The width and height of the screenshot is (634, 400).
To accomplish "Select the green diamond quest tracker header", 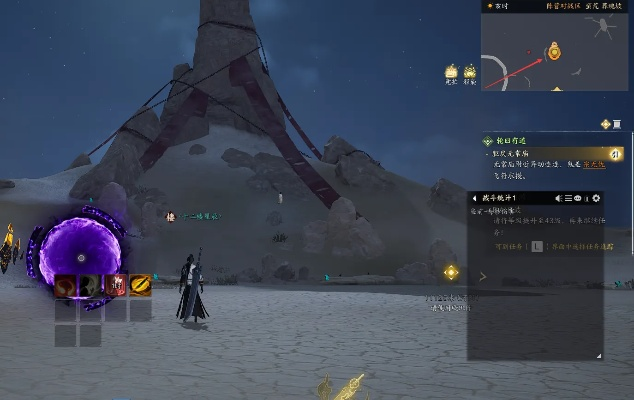I will click(488, 142).
